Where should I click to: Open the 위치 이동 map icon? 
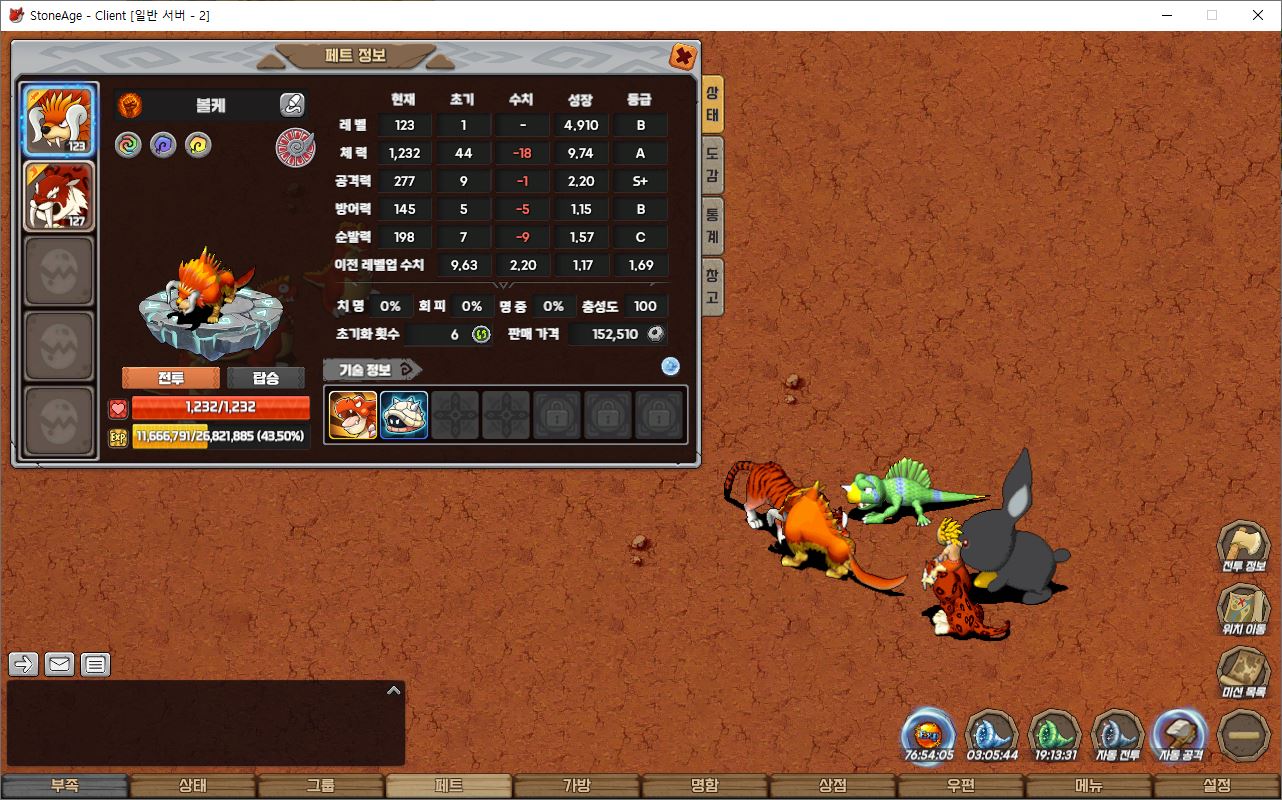point(1243,610)
